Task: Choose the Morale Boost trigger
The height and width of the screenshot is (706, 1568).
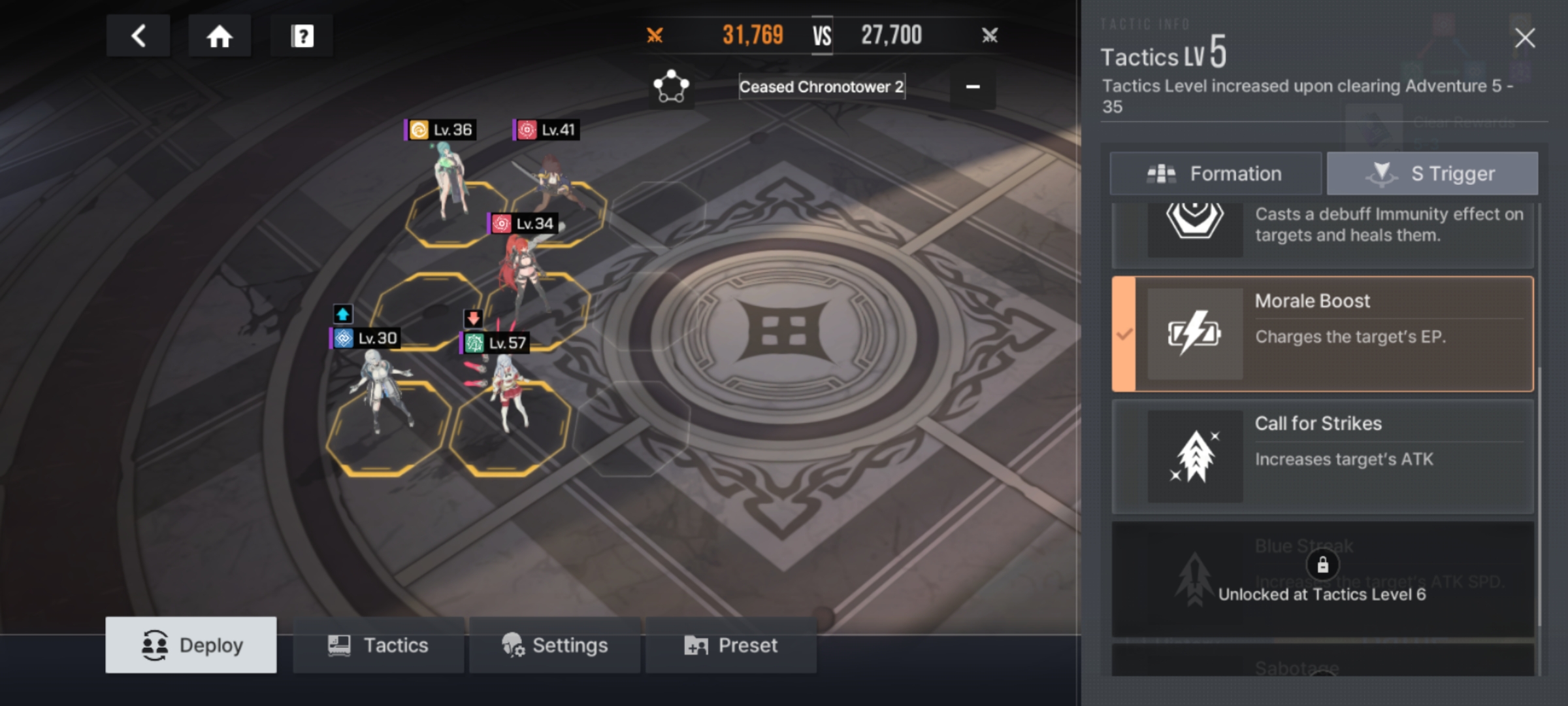Action: [x=1322, y=334]
